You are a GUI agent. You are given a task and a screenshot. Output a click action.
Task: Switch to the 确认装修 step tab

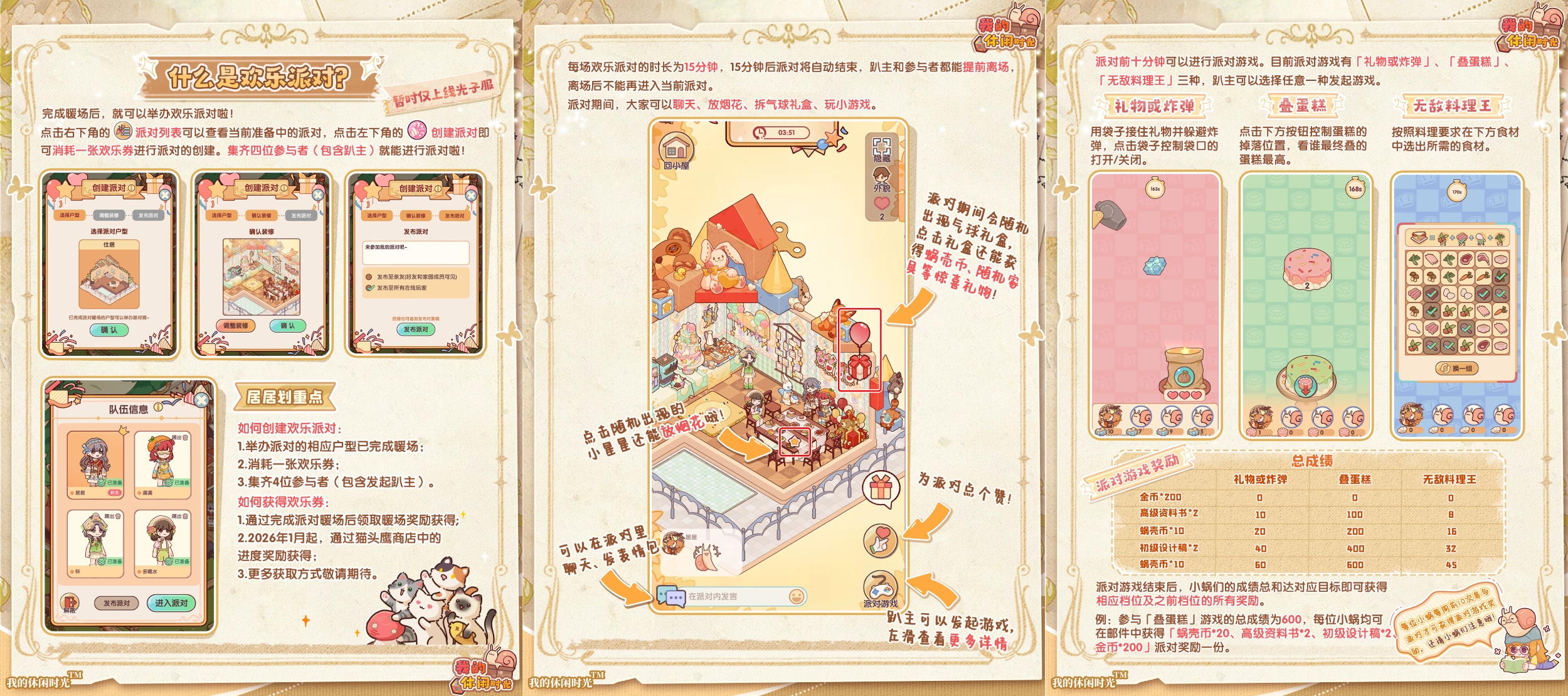(261, 215)
